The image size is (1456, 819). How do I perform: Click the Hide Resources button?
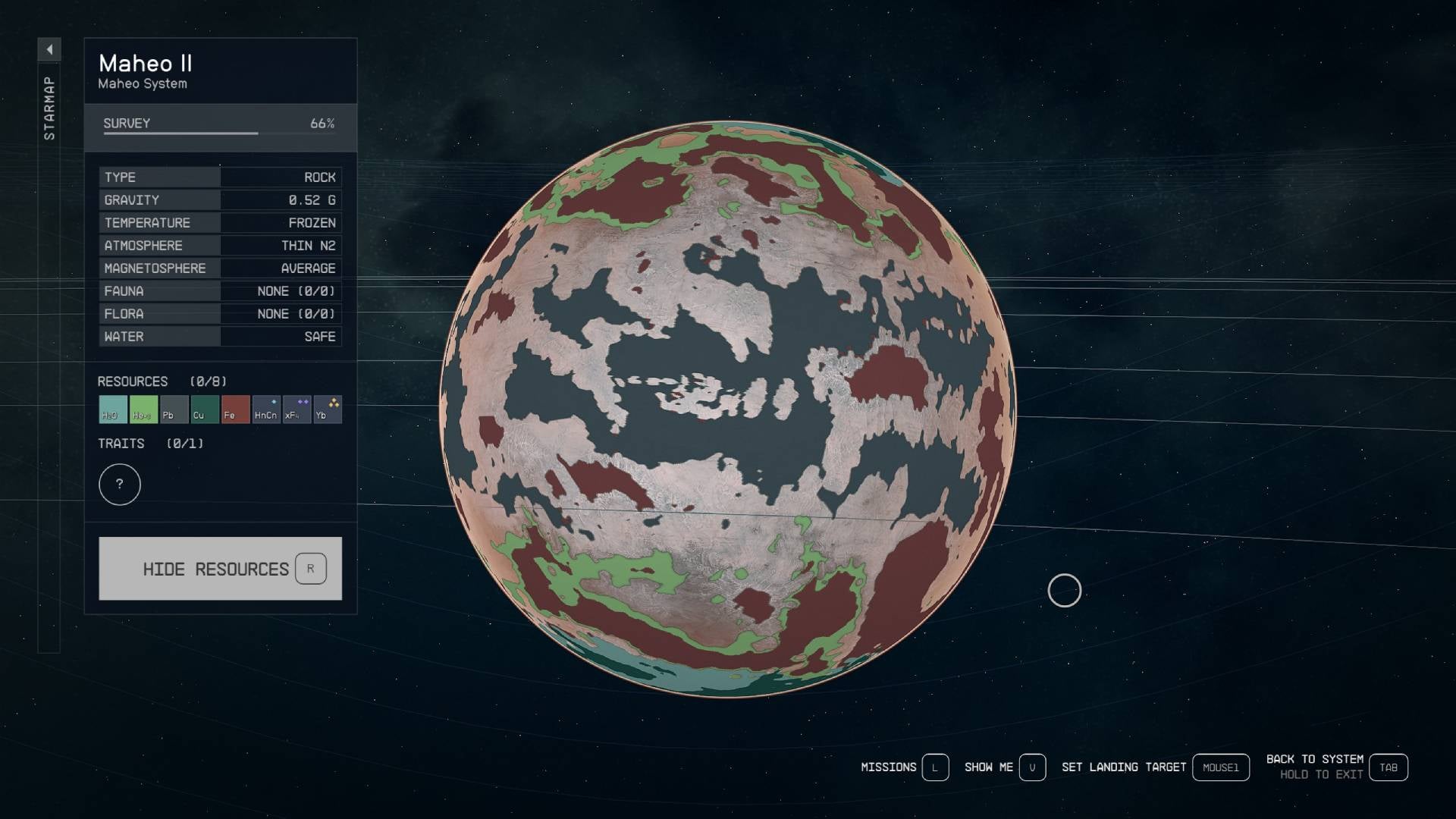pos(220,569)
